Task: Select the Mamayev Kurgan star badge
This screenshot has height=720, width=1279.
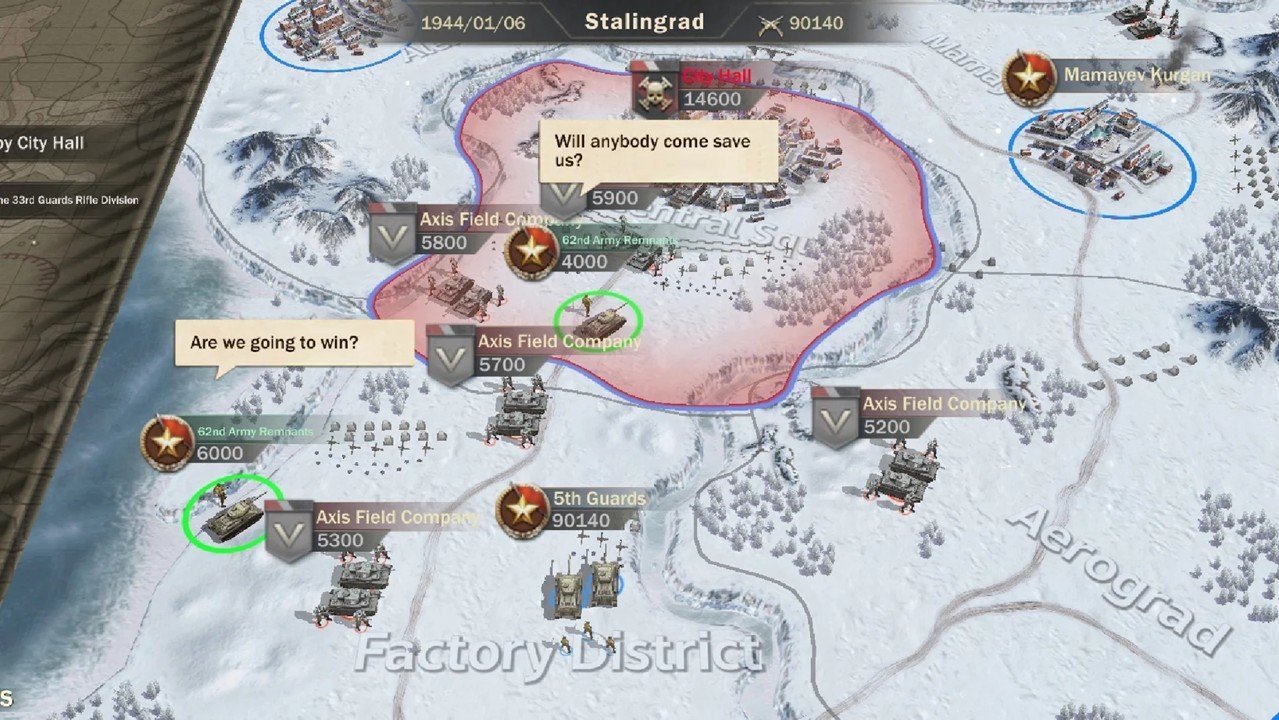Action: 1029,78
